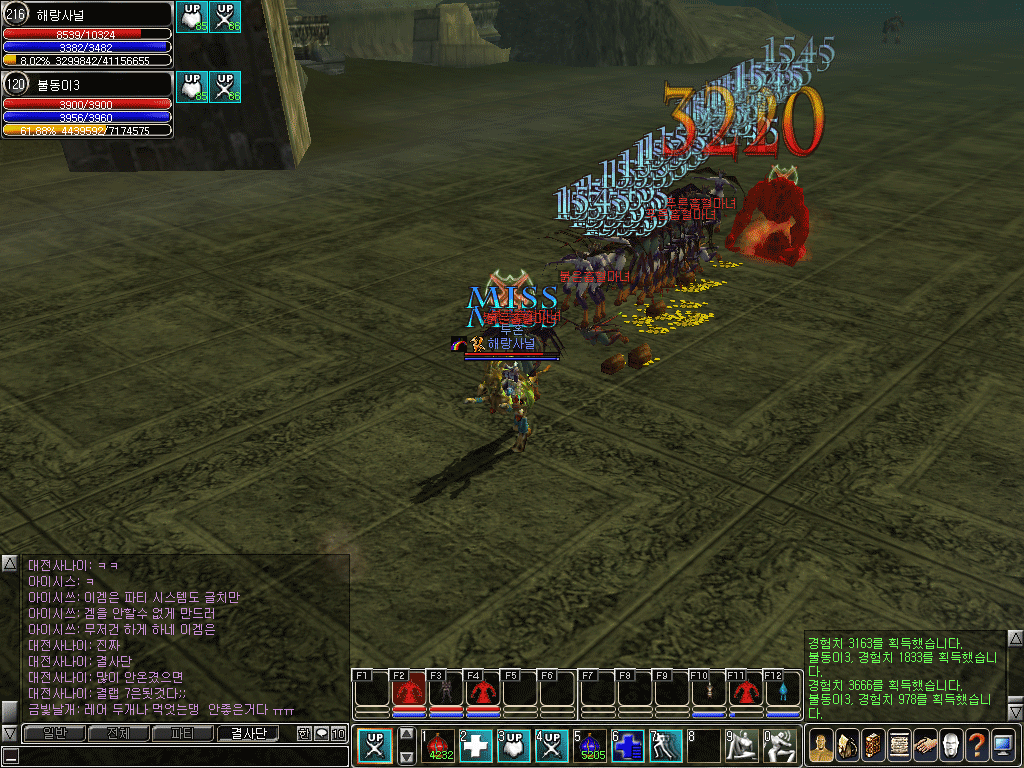
Task: Open the handshake trade menu icon
Action: pyautogui.click(x=924, y=746)
